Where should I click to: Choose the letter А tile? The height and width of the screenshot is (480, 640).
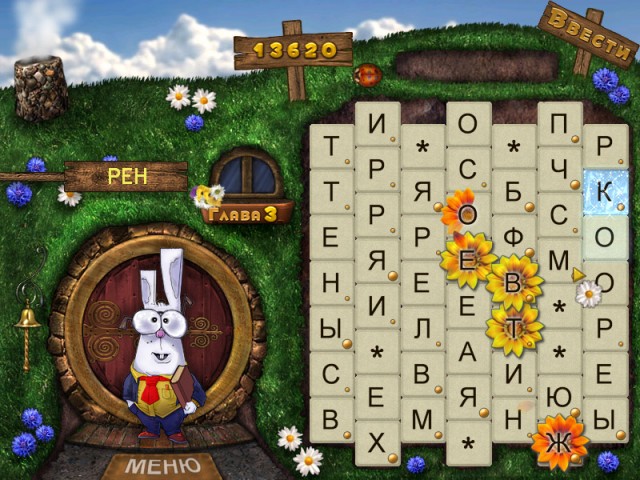coord(467,351)
